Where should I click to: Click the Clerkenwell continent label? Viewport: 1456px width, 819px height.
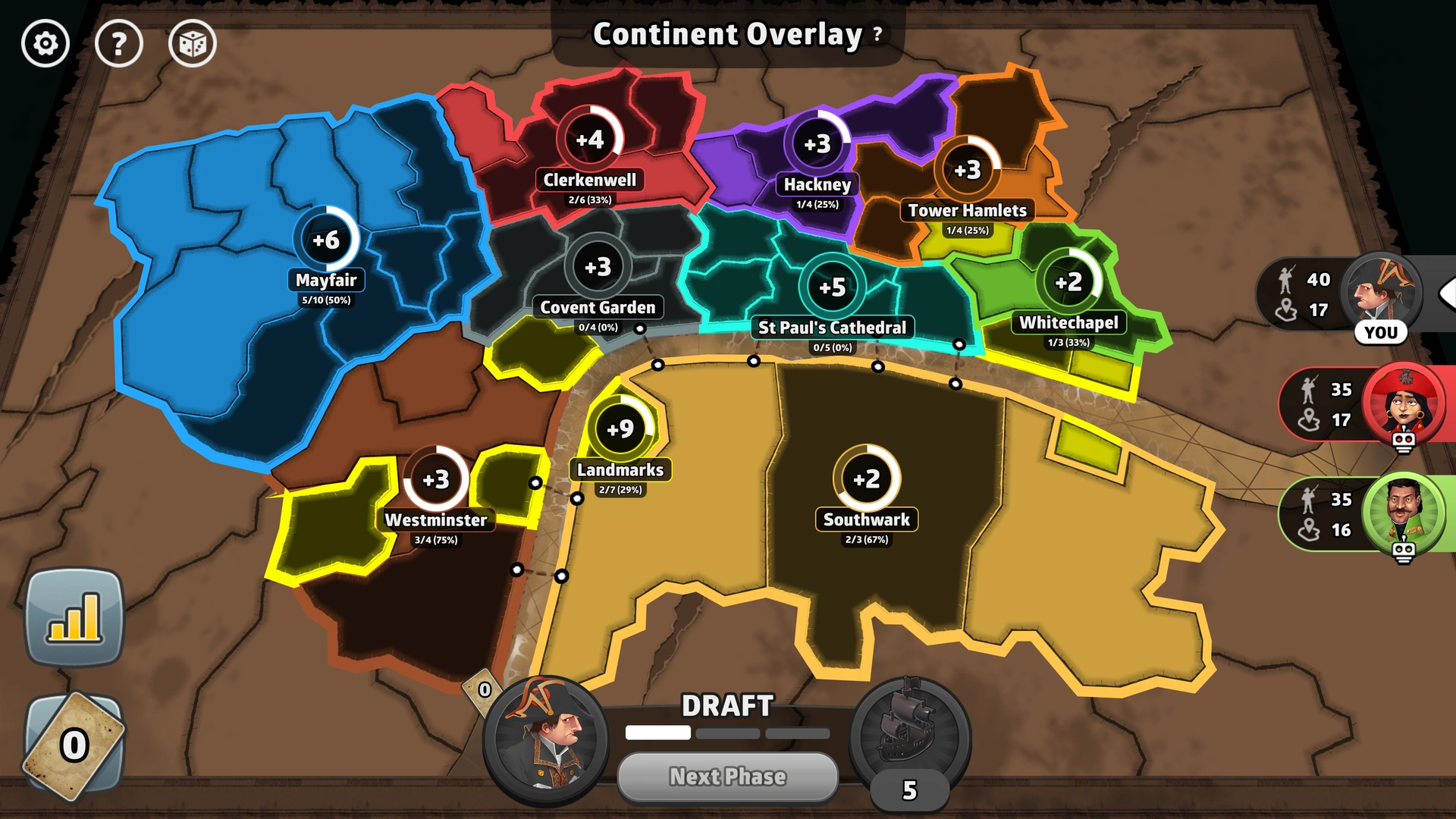[591, 180]
